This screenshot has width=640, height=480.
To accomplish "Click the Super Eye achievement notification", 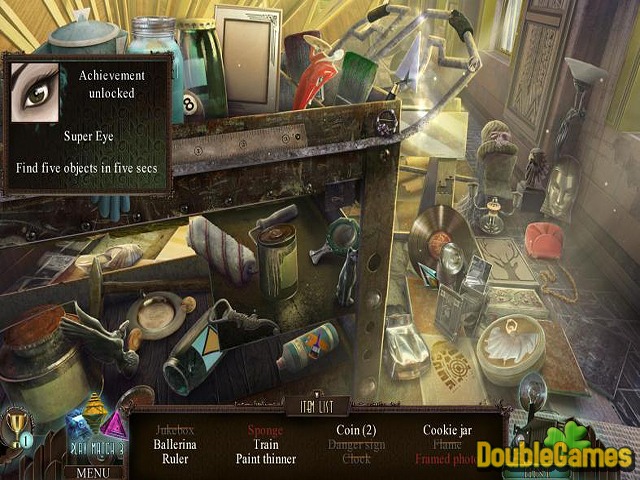I will 88,121.
